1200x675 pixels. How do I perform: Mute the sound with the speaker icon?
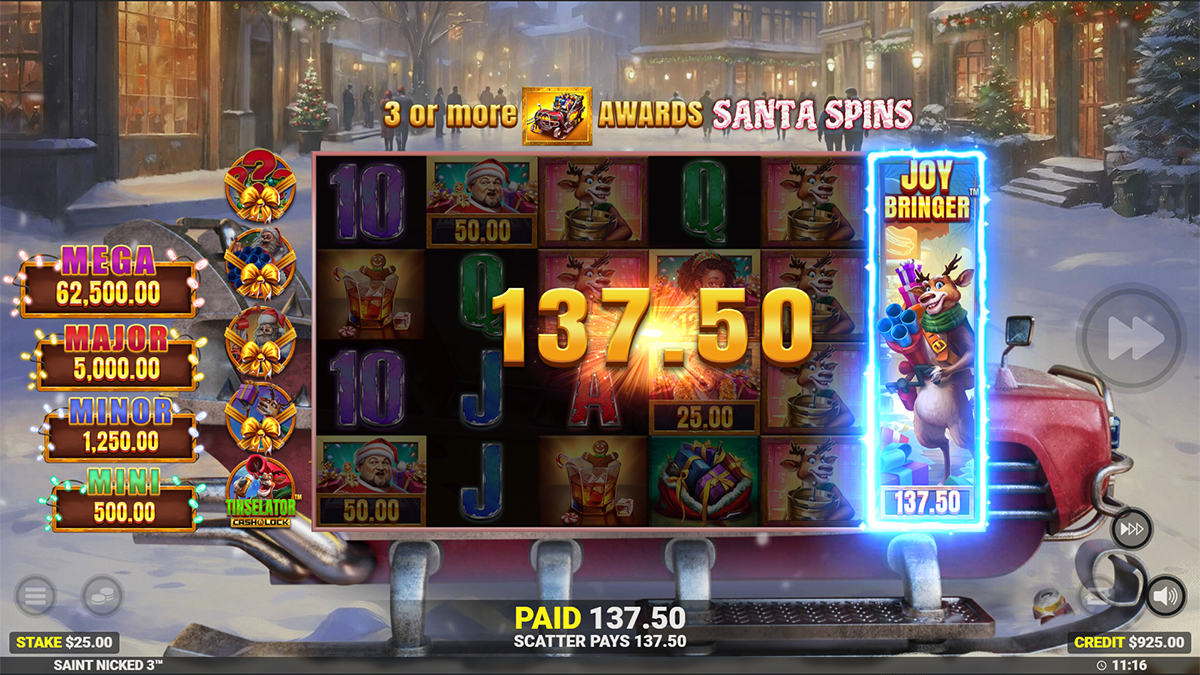pyautogui.click(x=1164, y=596)
